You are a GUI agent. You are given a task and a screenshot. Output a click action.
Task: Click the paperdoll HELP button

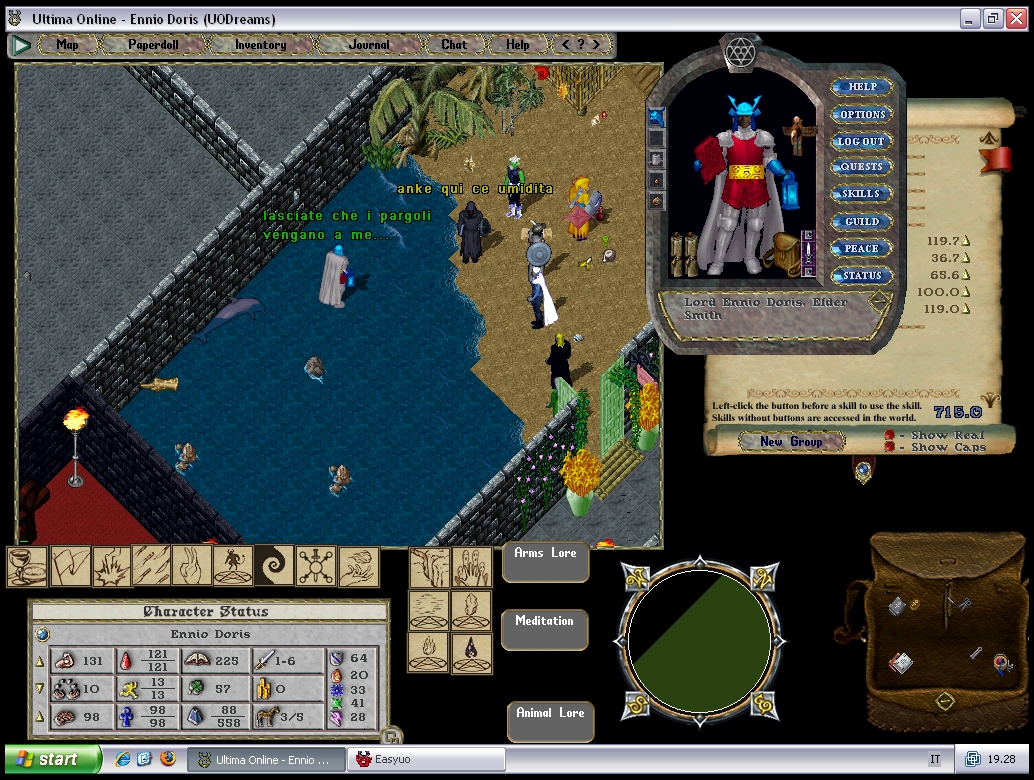click(x=861, y=88)
